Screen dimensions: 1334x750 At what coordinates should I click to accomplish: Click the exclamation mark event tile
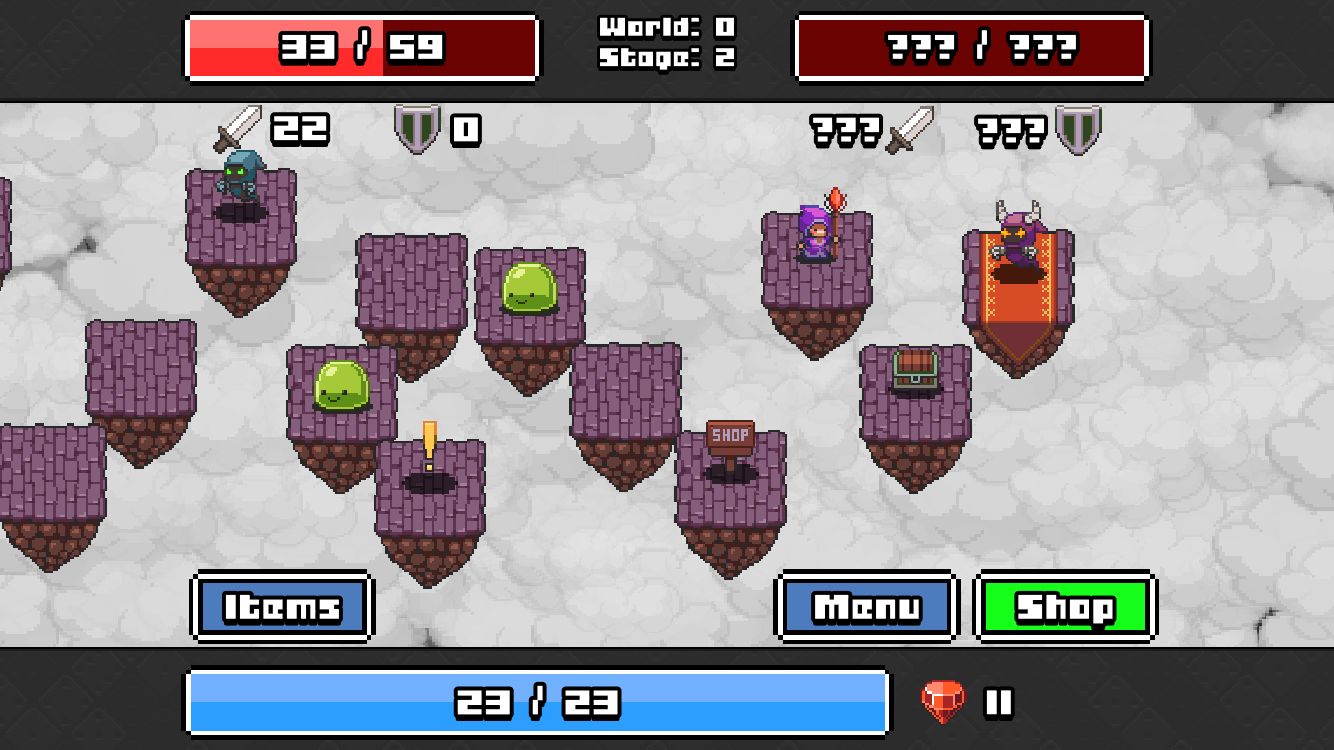(428, 440)
